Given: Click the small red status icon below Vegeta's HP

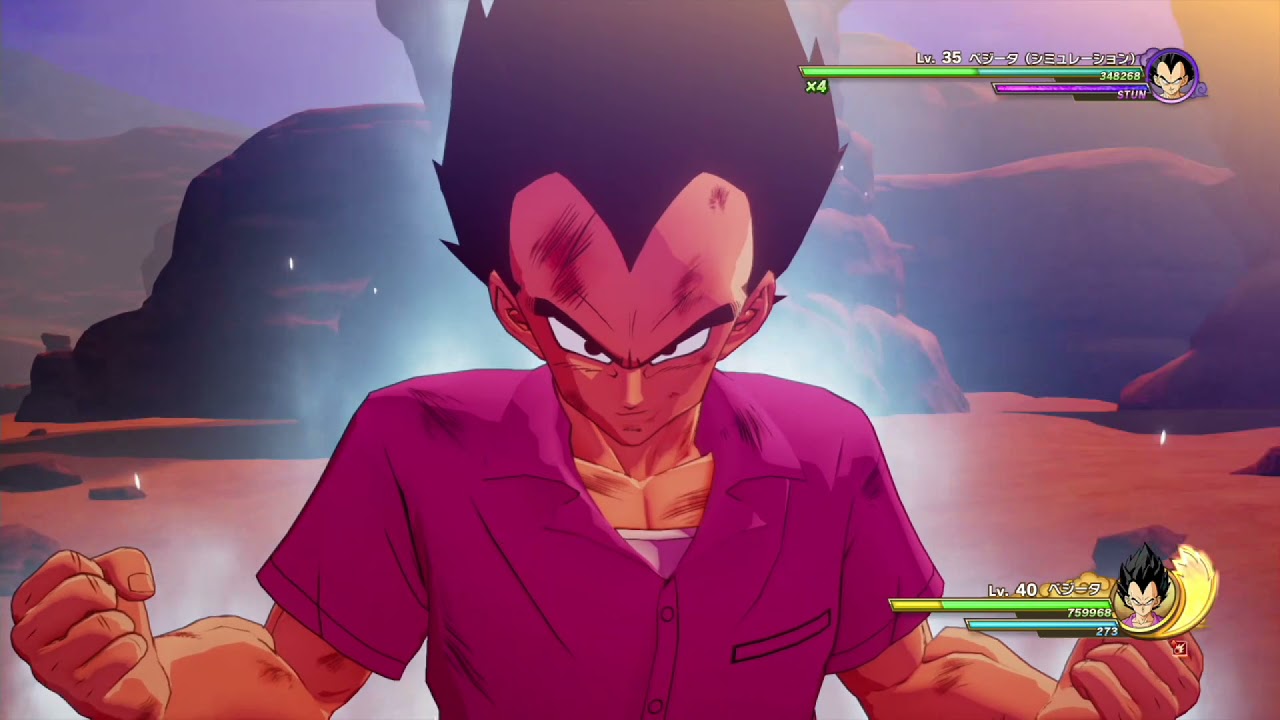Looking at the screenshot, I should click(x=1181, y=649).
